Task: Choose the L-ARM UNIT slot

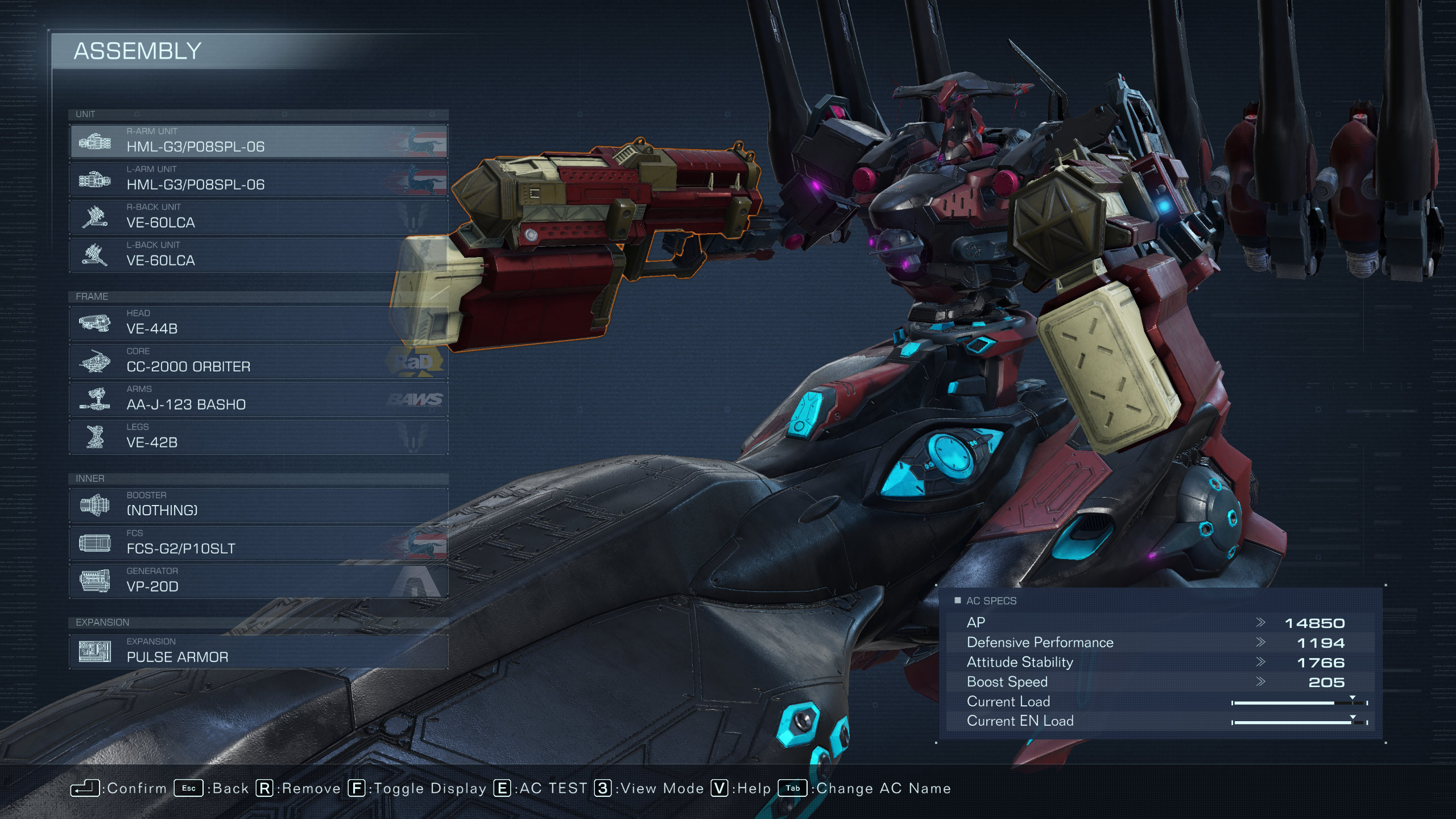Action: (259, 179)
